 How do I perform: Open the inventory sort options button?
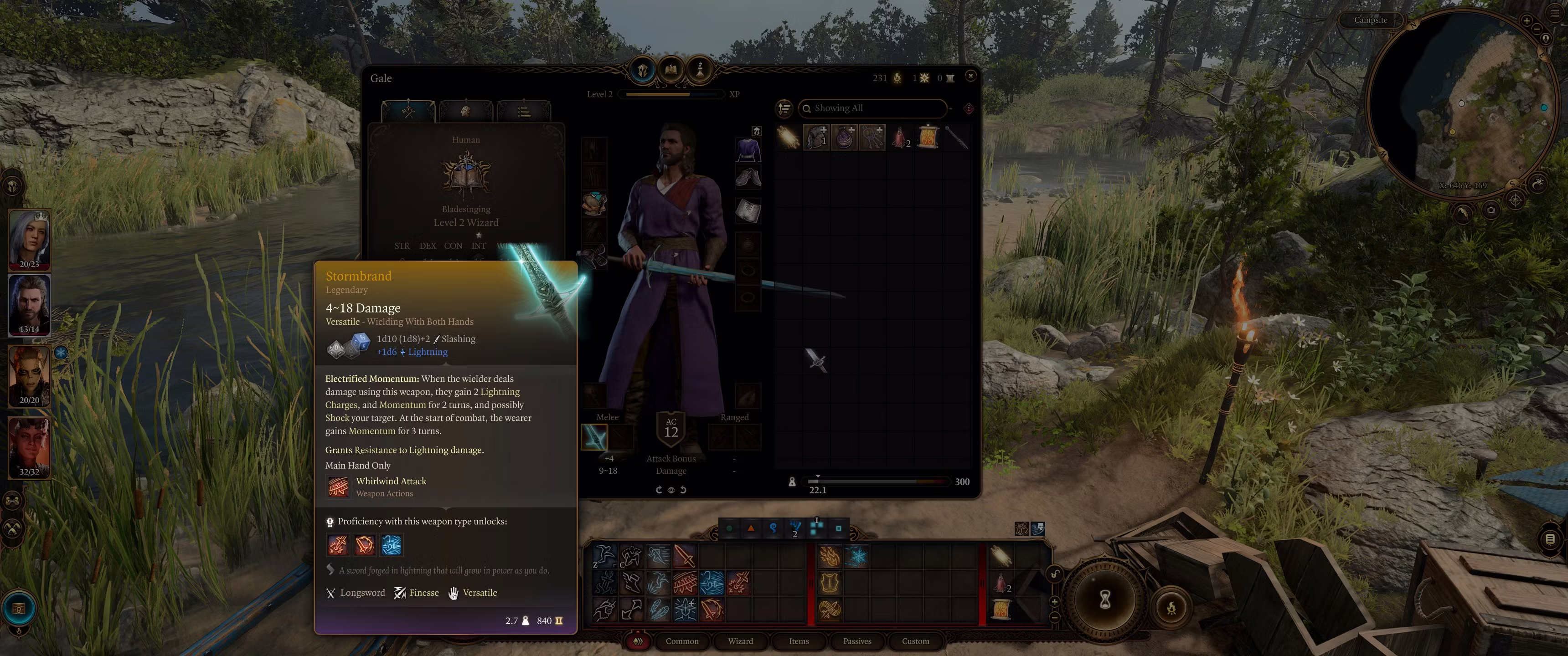pyautogui.click(x=784, y=108)
